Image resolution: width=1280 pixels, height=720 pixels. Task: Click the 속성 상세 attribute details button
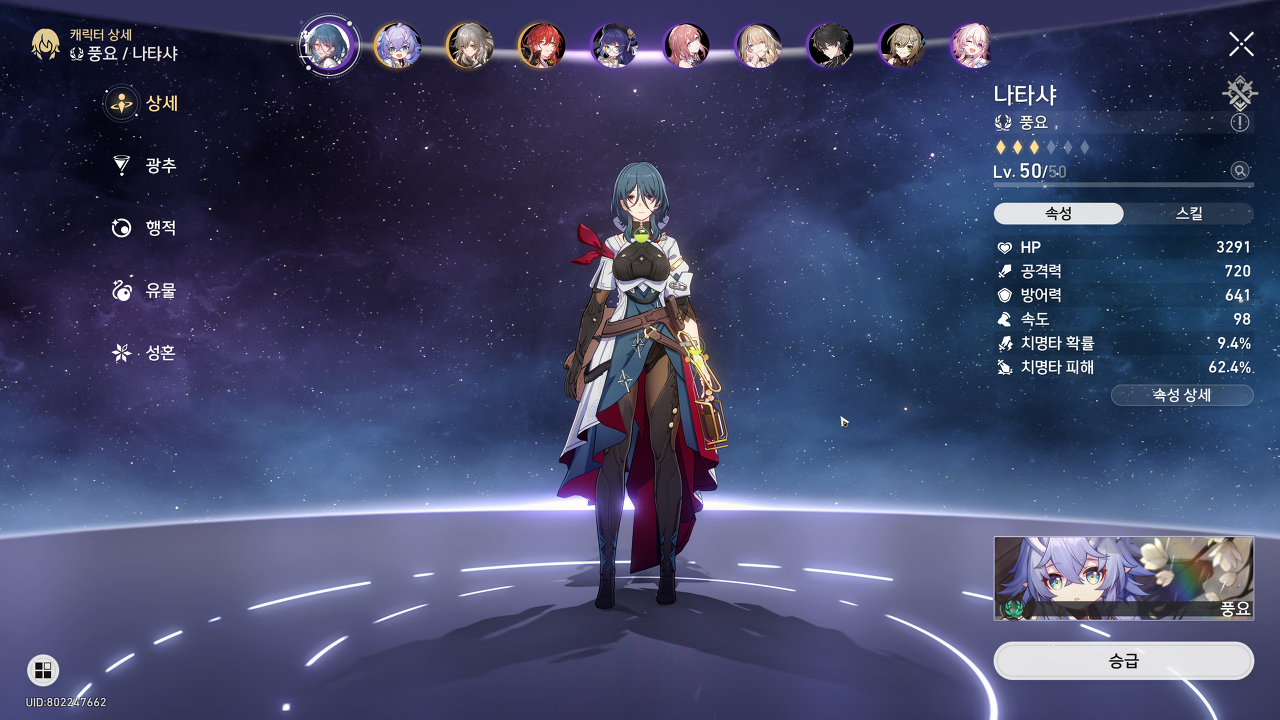pyautogui.click(x=1182, y=395)
